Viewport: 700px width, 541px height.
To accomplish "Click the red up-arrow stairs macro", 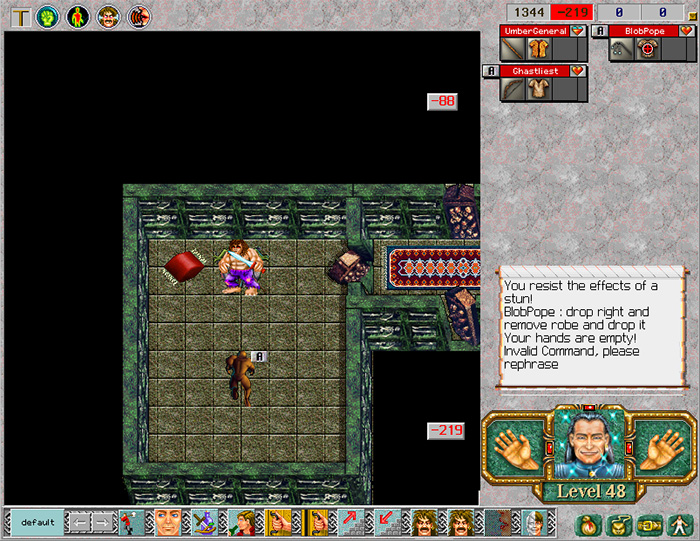I will pos(352,522).
